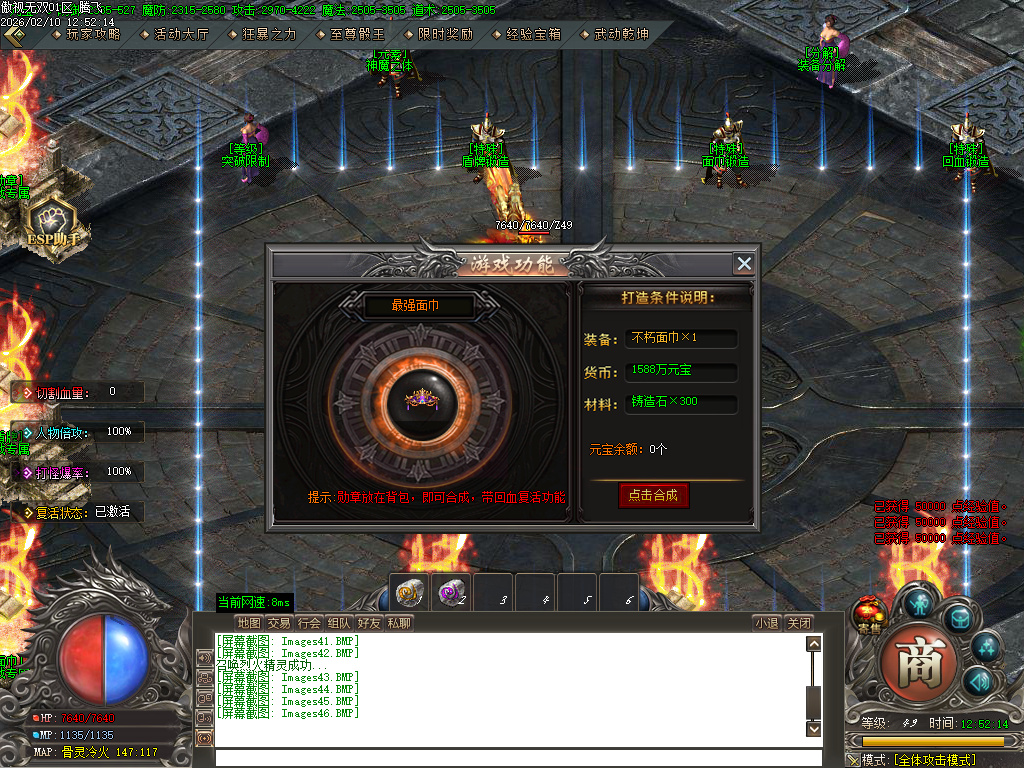Open the 交易 trade tab
This screenshot has height=768, width=1024.
(279, 623)
